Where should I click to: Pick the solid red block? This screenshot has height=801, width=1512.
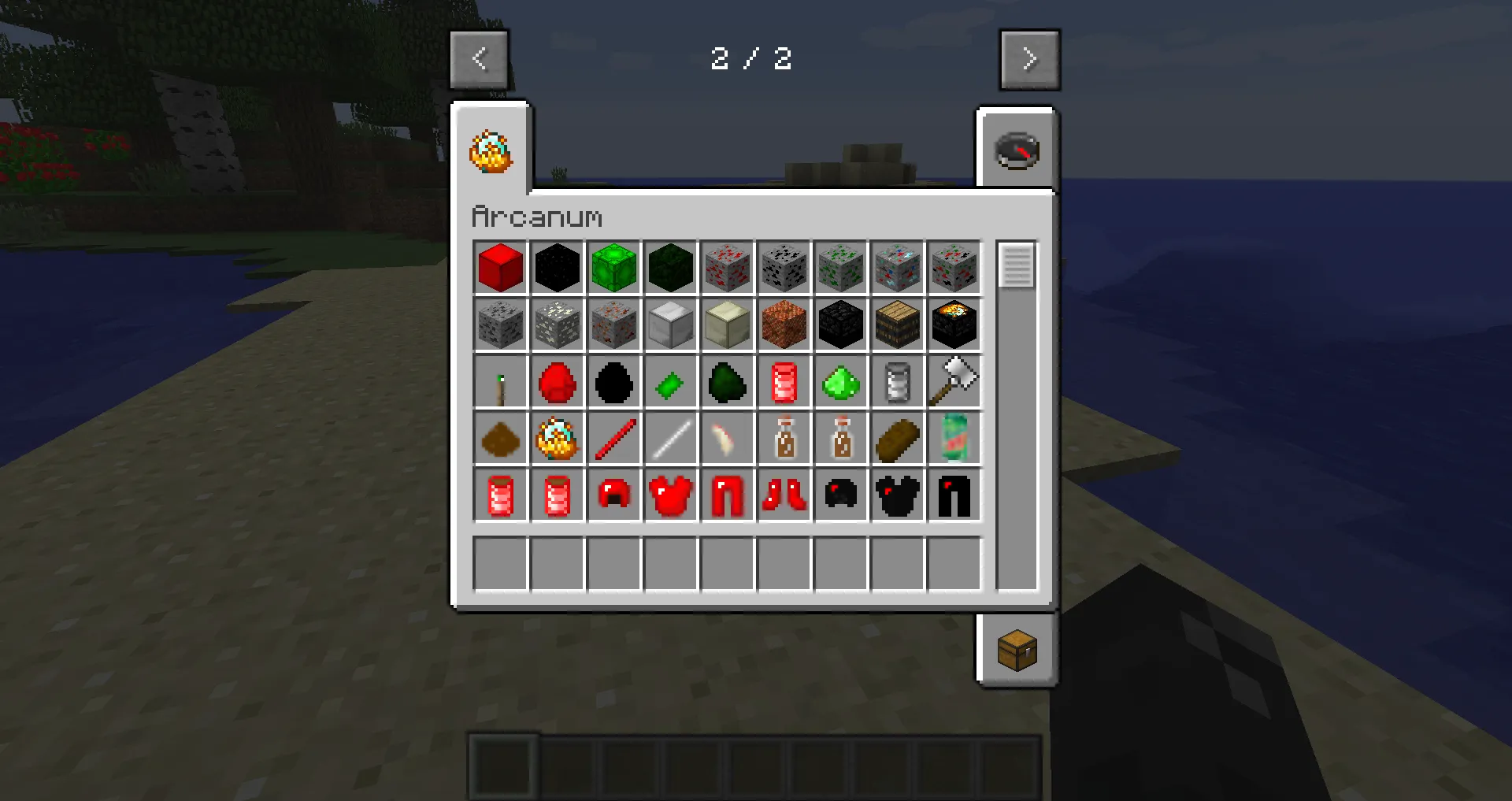tap(500, 268)
